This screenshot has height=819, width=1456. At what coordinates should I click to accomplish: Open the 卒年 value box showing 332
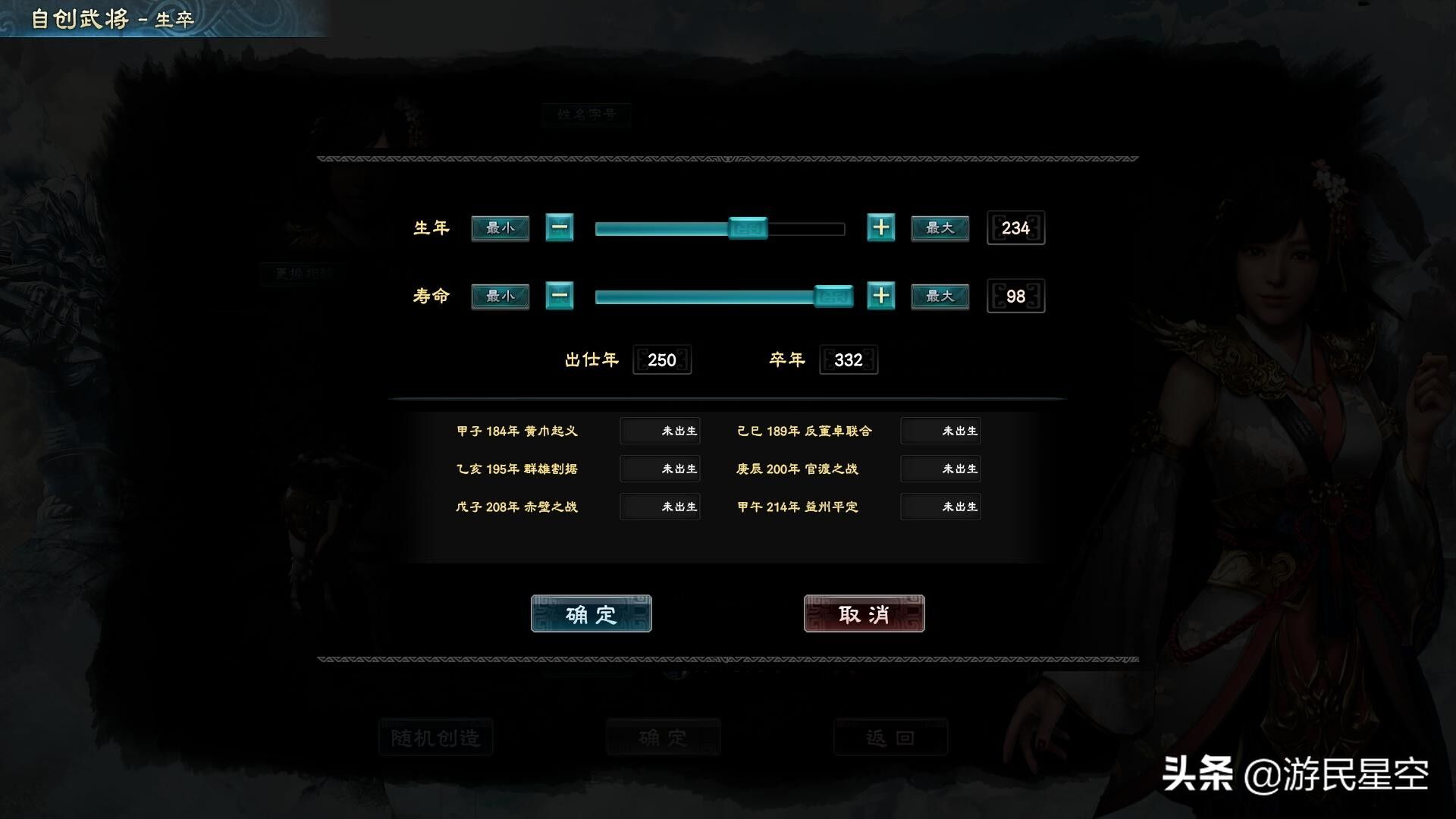click(x=848, y=359)
